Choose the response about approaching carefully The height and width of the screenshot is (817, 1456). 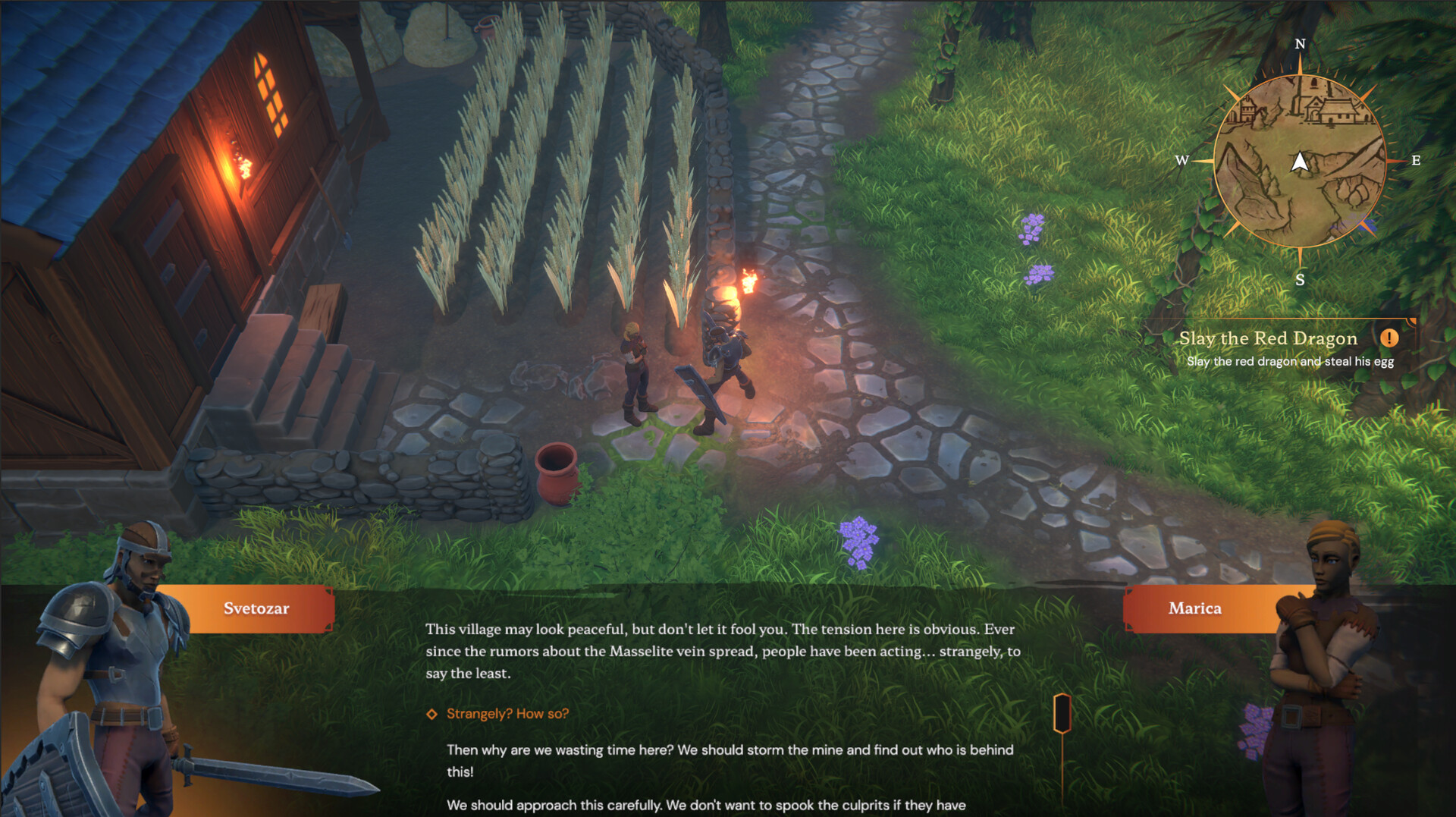point(705,806)
